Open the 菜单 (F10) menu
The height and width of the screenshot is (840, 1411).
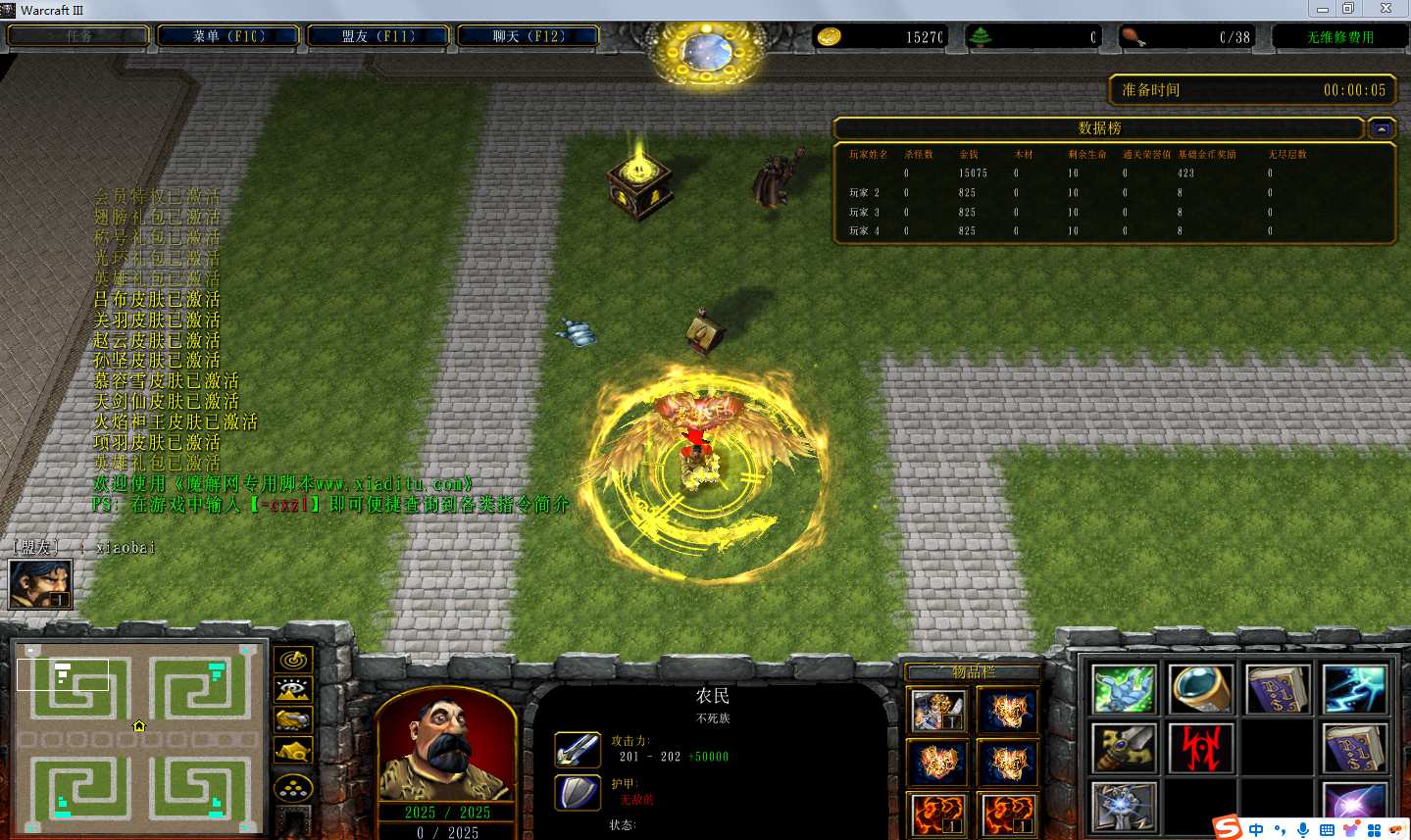click(x=228, y=36)
